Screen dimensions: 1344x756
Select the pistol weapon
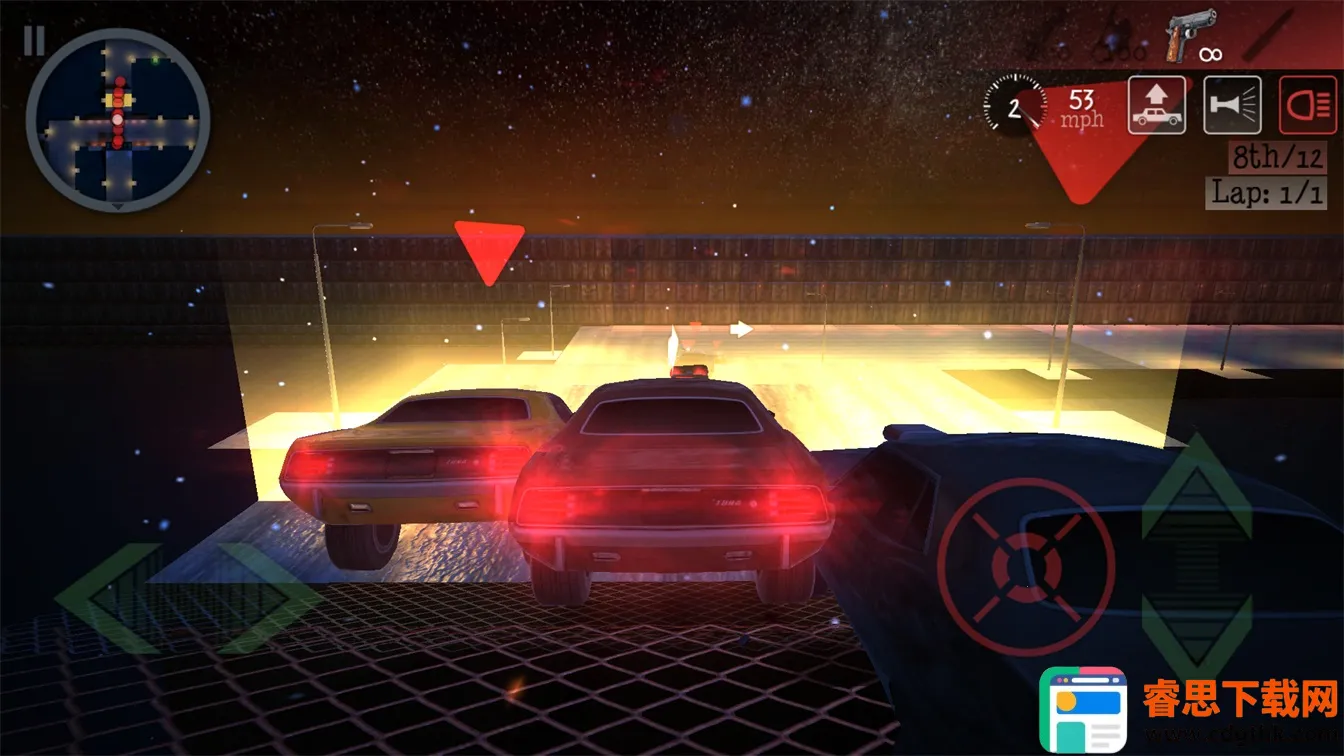(x=1190, y=35)
